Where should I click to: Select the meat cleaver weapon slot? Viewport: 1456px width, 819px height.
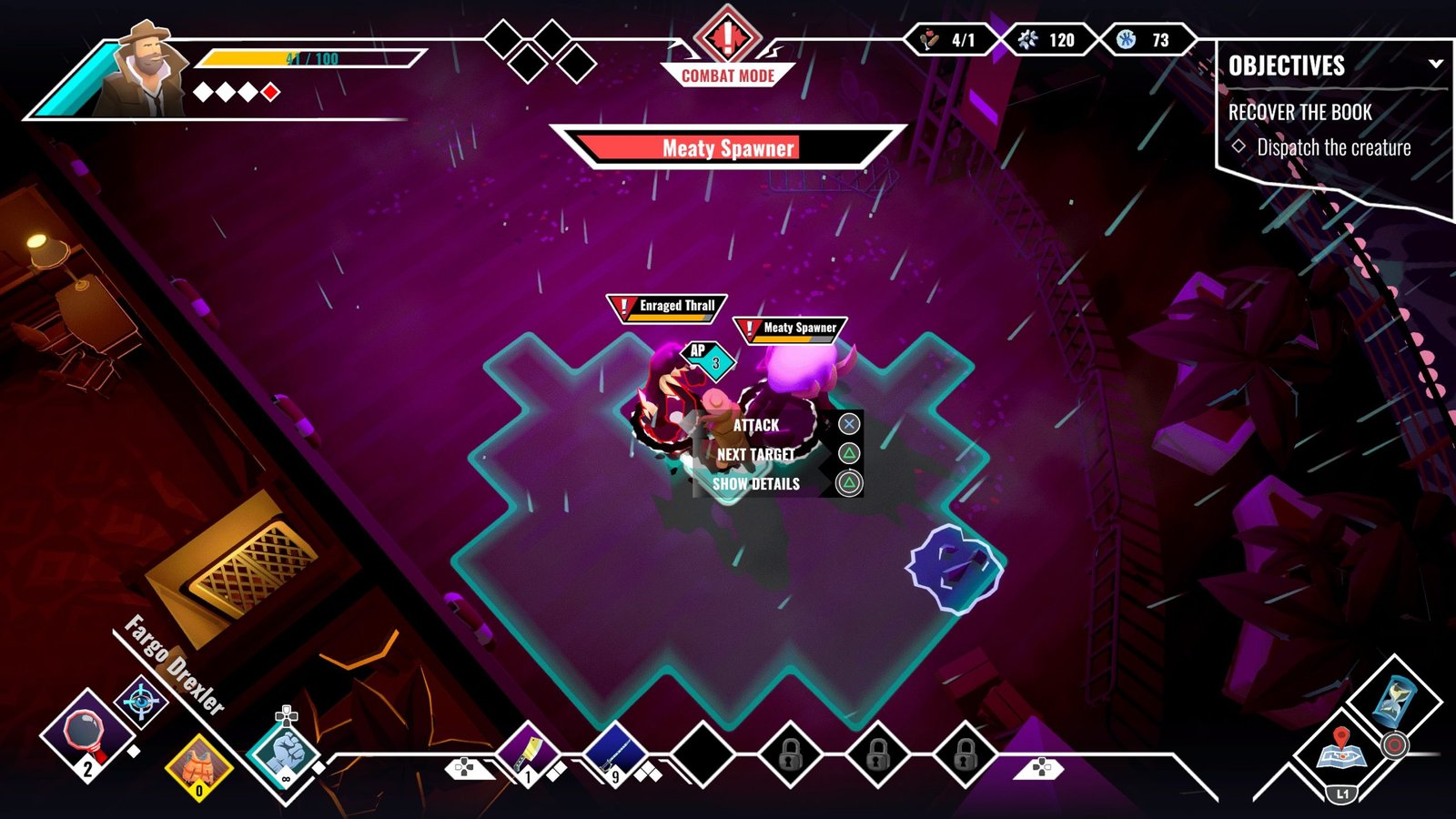(x=528, y=753)
